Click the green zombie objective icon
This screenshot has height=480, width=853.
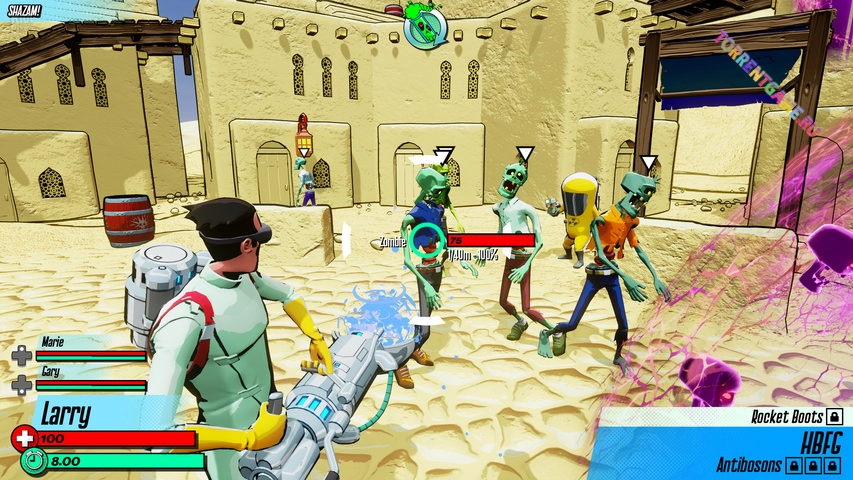[423, 25]
